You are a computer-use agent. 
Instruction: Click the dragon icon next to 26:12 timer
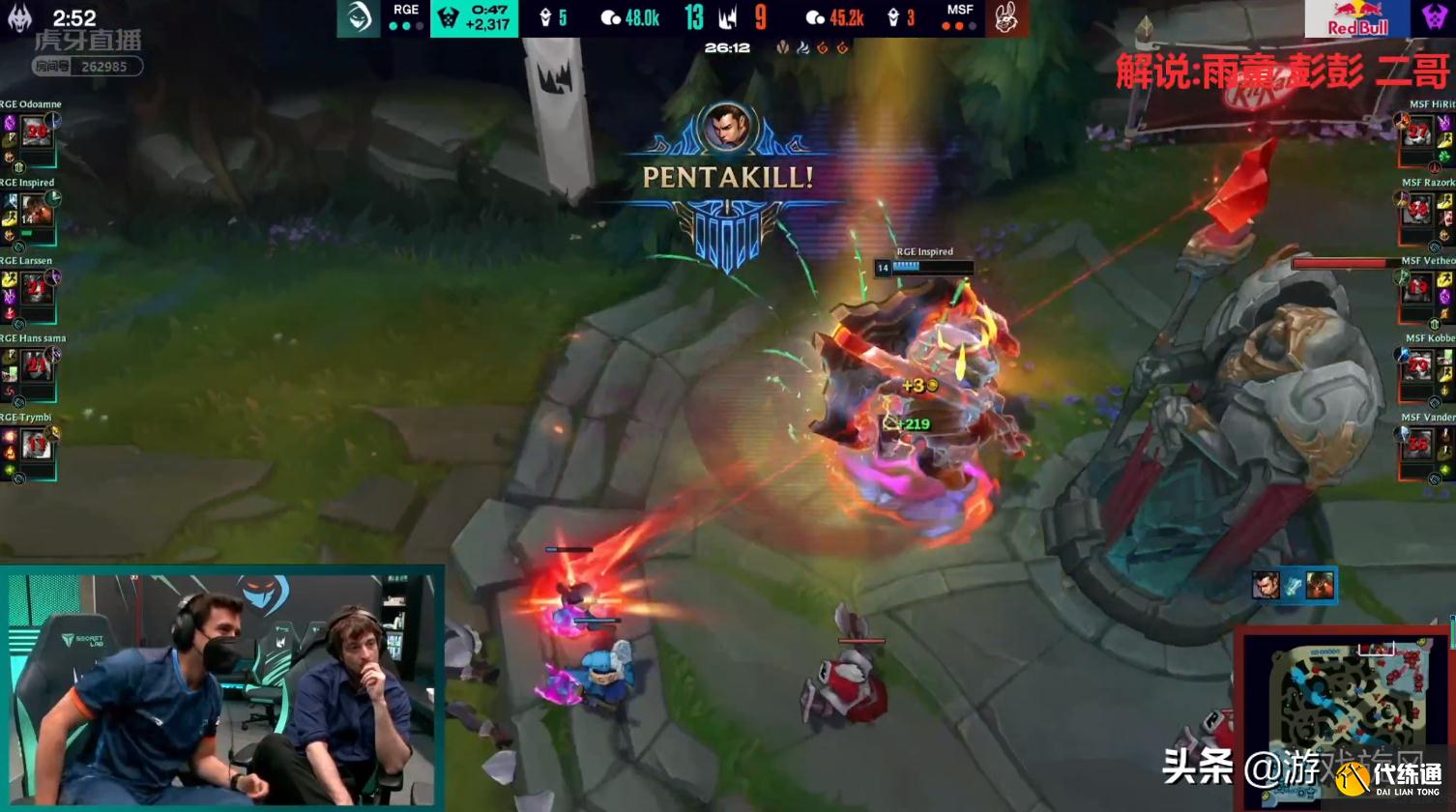(x=781, y=47)
